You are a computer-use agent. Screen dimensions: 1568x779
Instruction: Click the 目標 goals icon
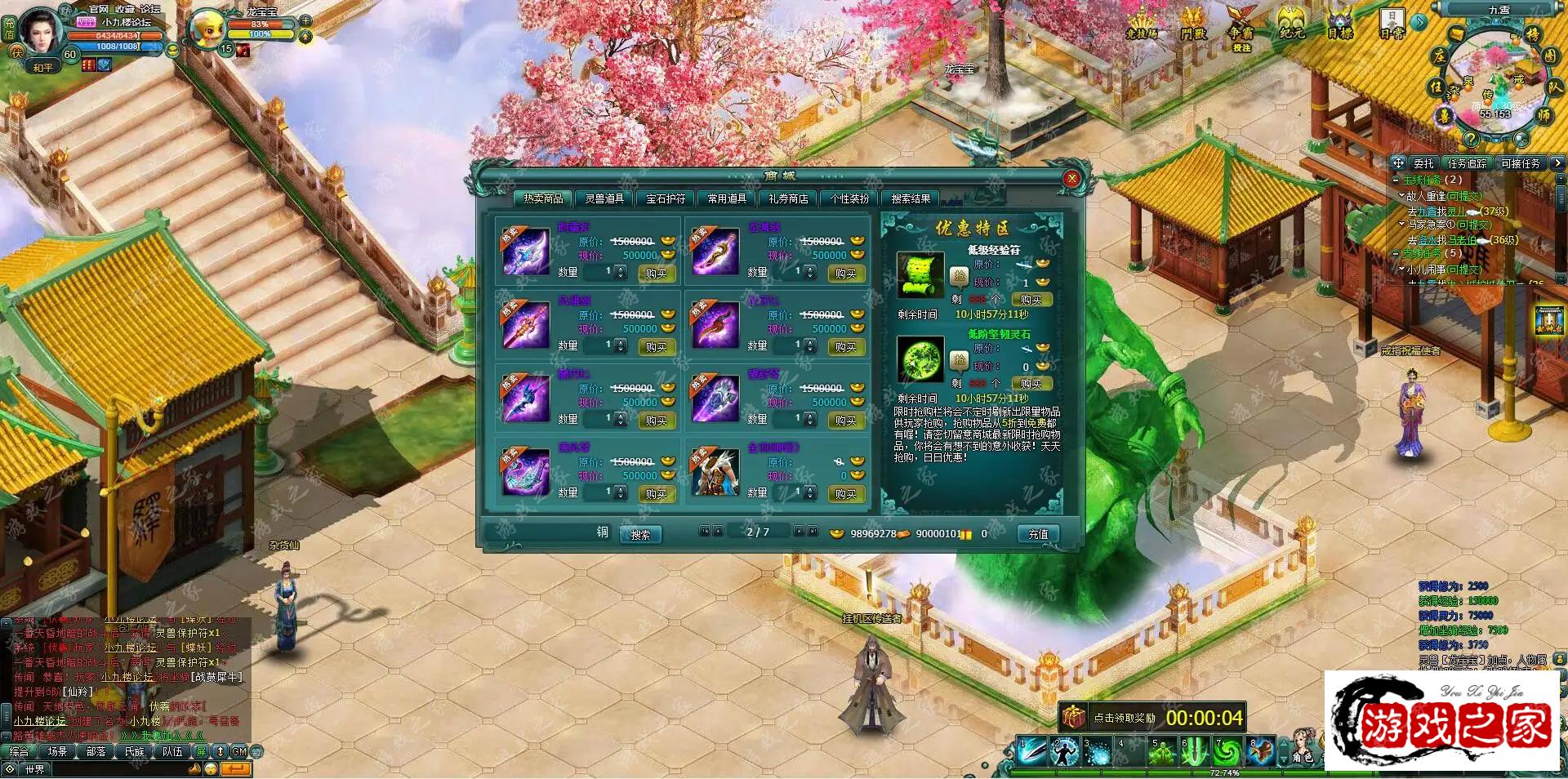(x=1340, y=25)
